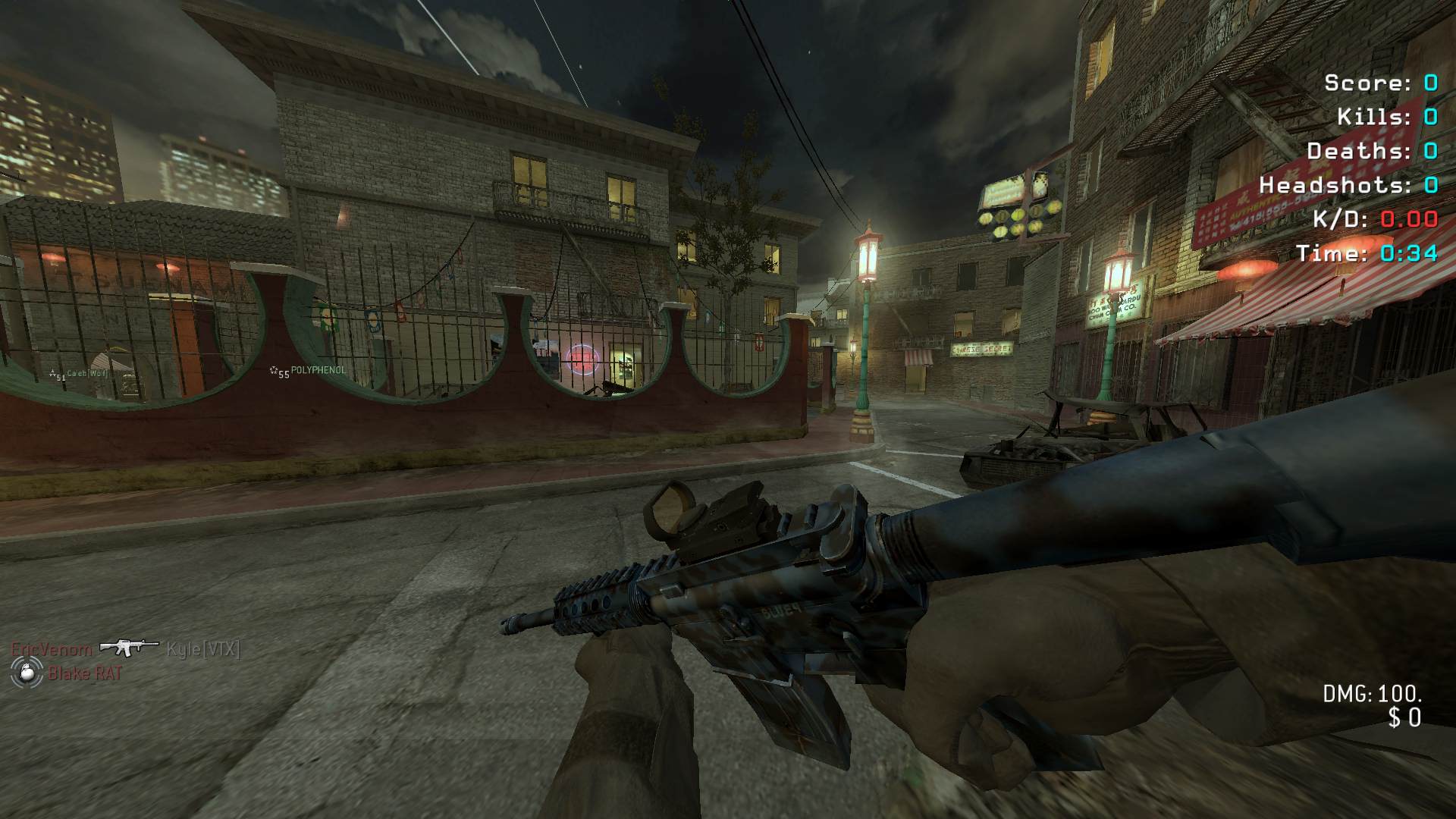Select the Caleh[Wolf] player name tag

point(87,373)
